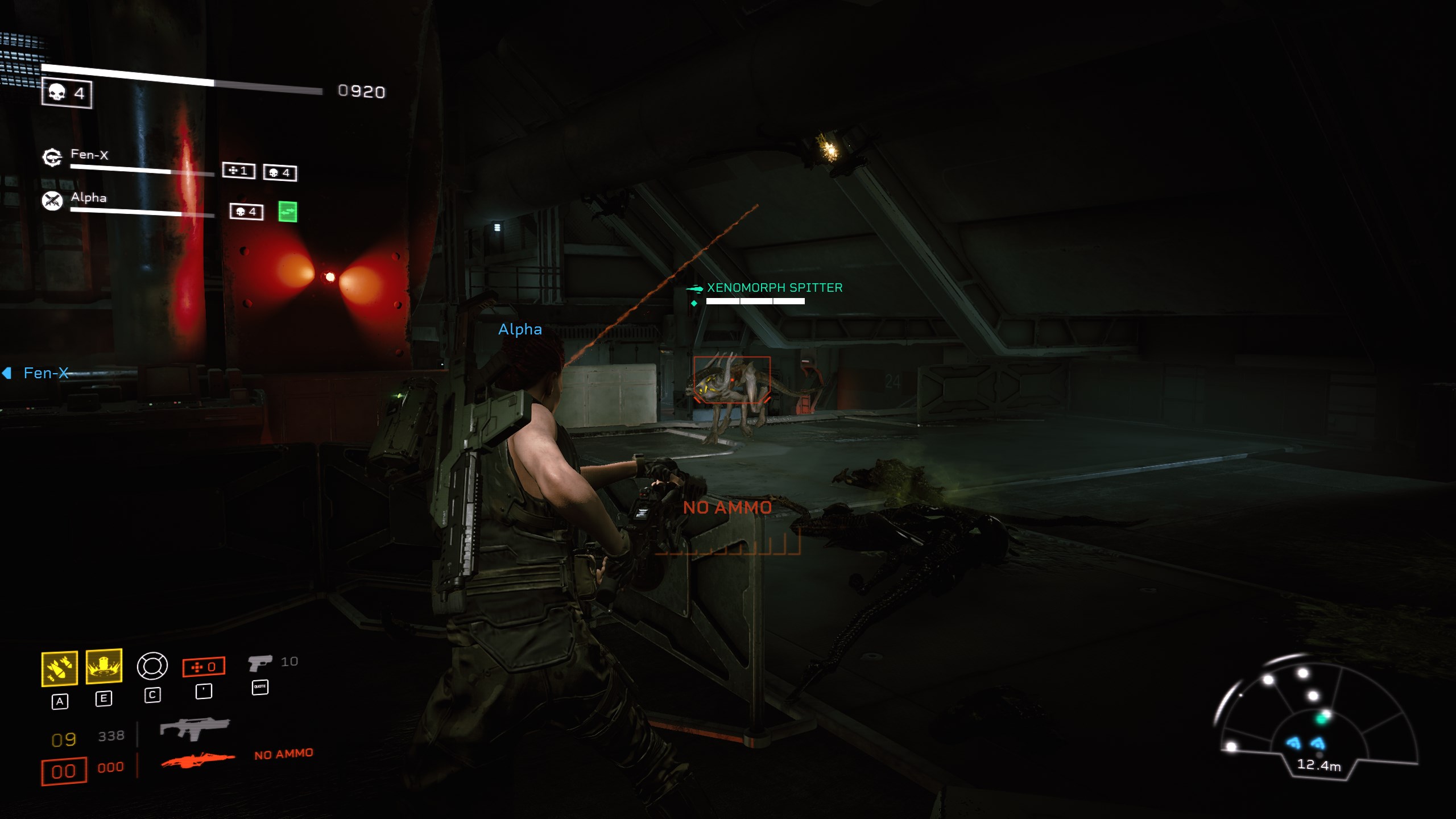Select Fen-X's gear class icon

tap(52, 157)
